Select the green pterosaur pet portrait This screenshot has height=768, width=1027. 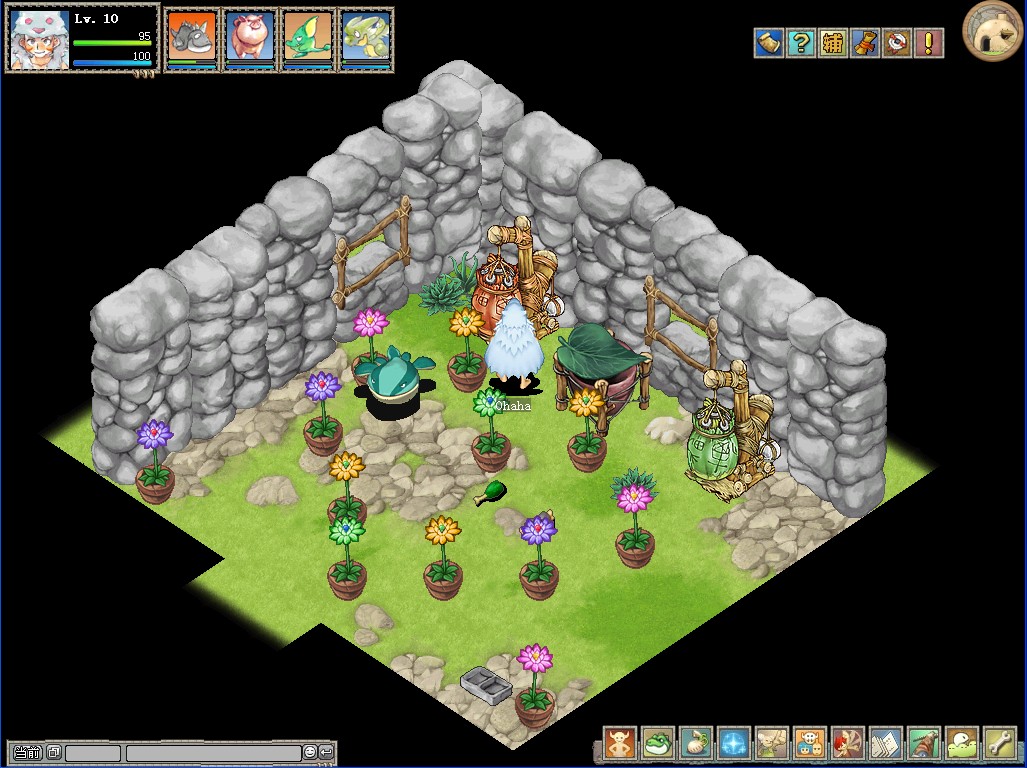click(308, 38)
